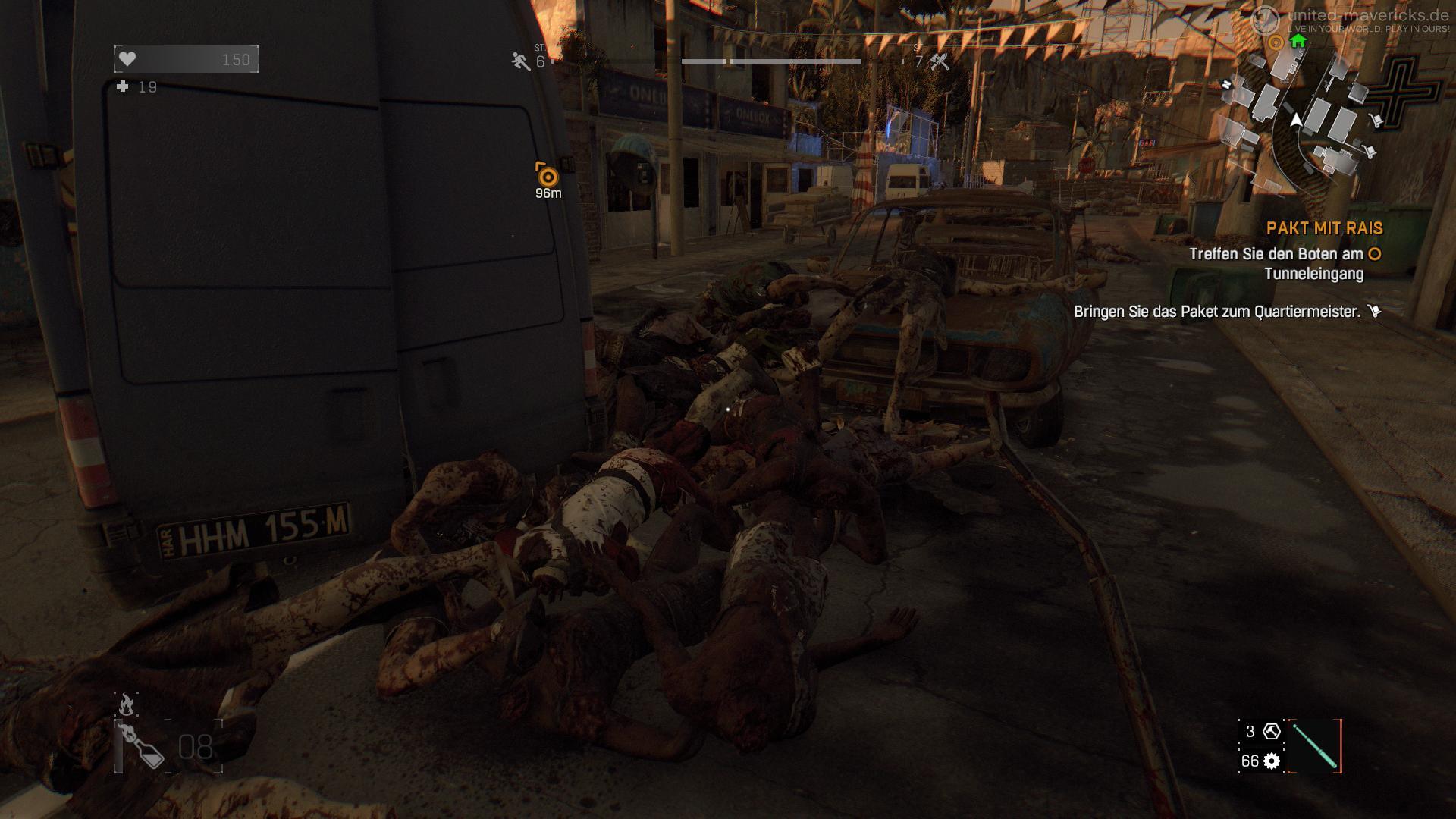1456x819 pixels.
Task: Click the medkit count plus icon
Action: tap(123, 87)
